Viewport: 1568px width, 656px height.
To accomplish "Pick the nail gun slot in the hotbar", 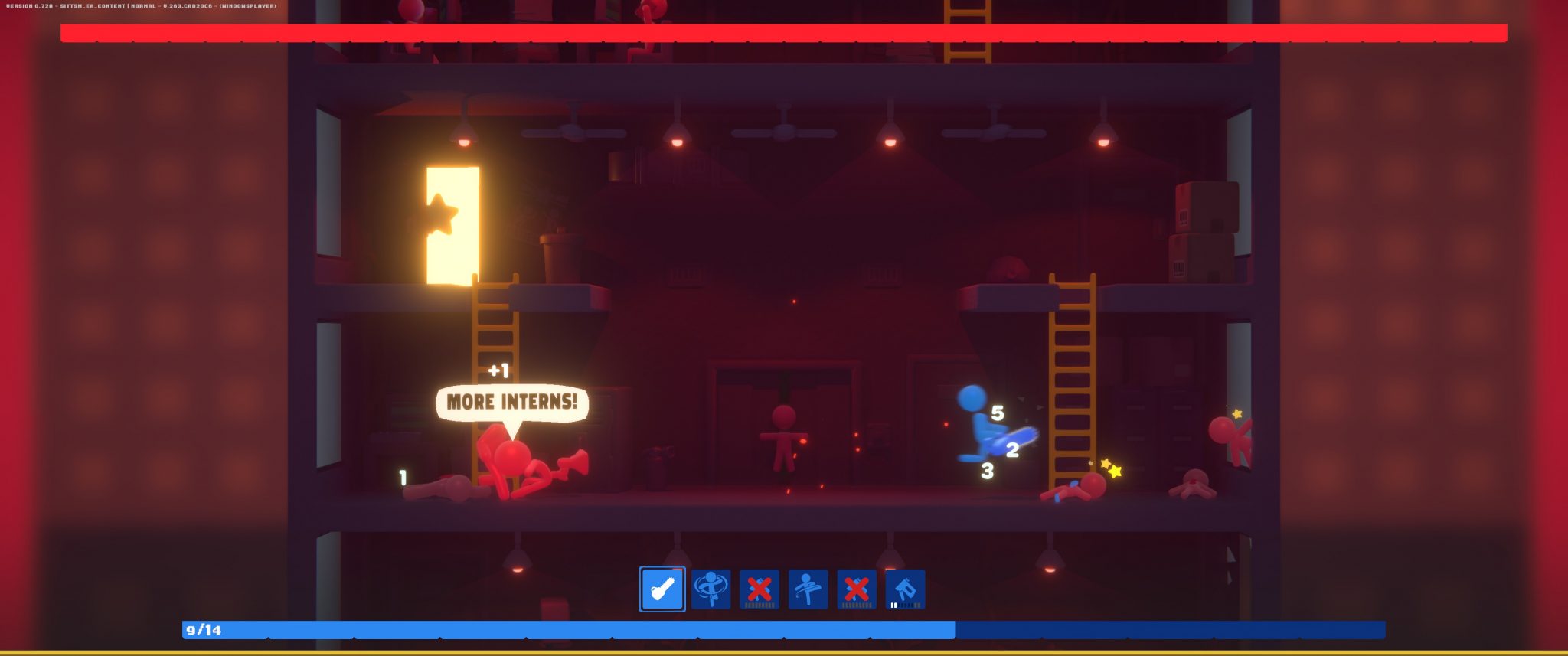I will pos(905,589).
